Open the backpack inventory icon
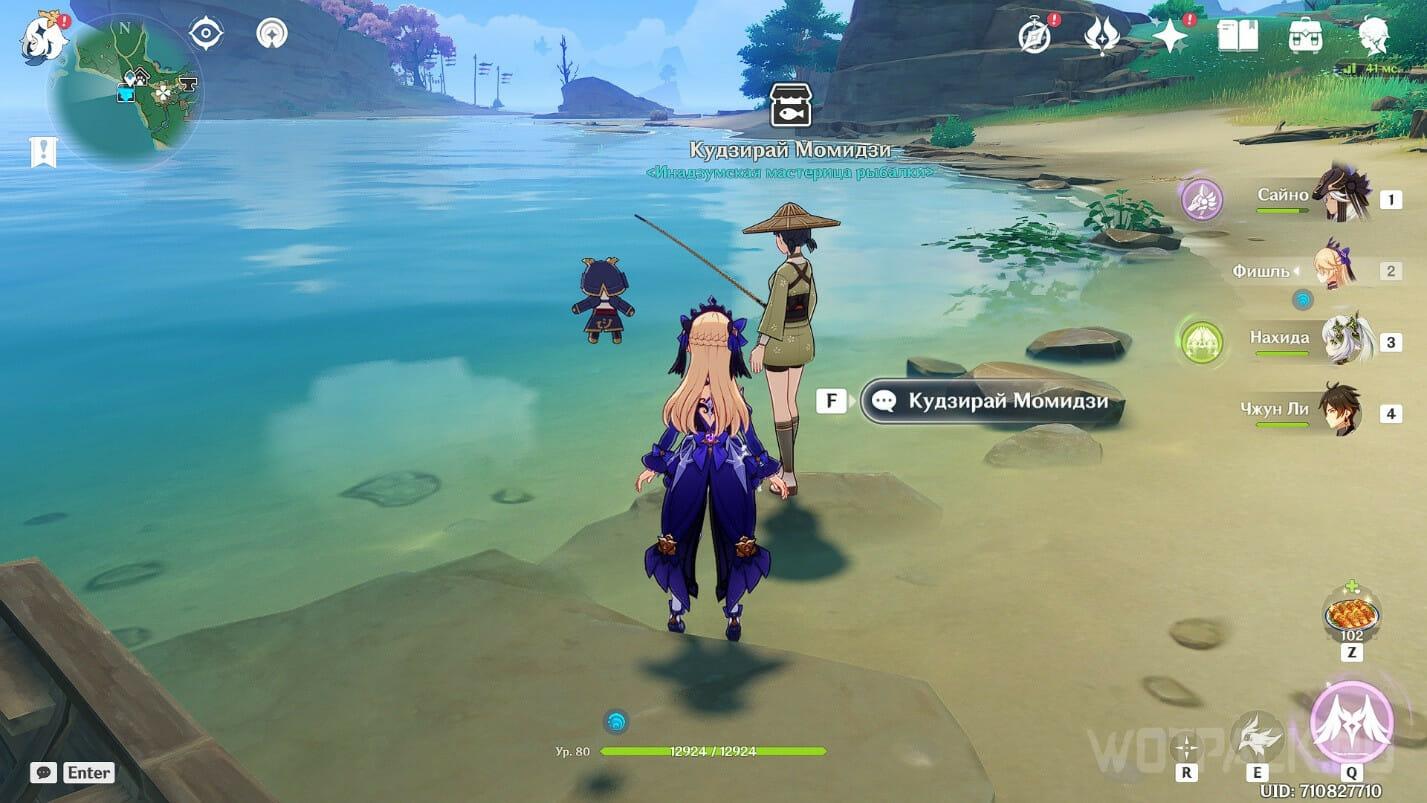 point(1305,35)
